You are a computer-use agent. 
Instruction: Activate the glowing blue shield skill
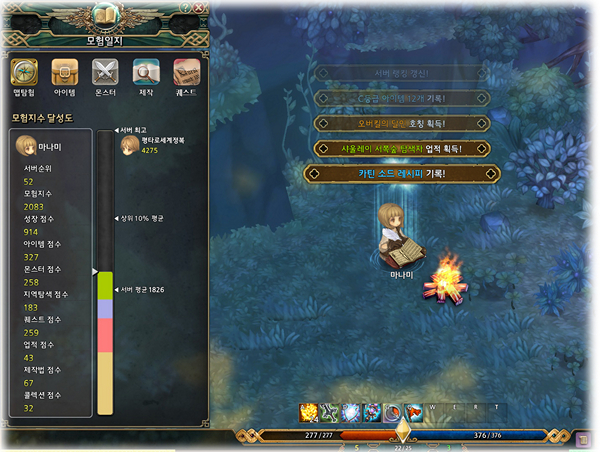coord(351,411)
